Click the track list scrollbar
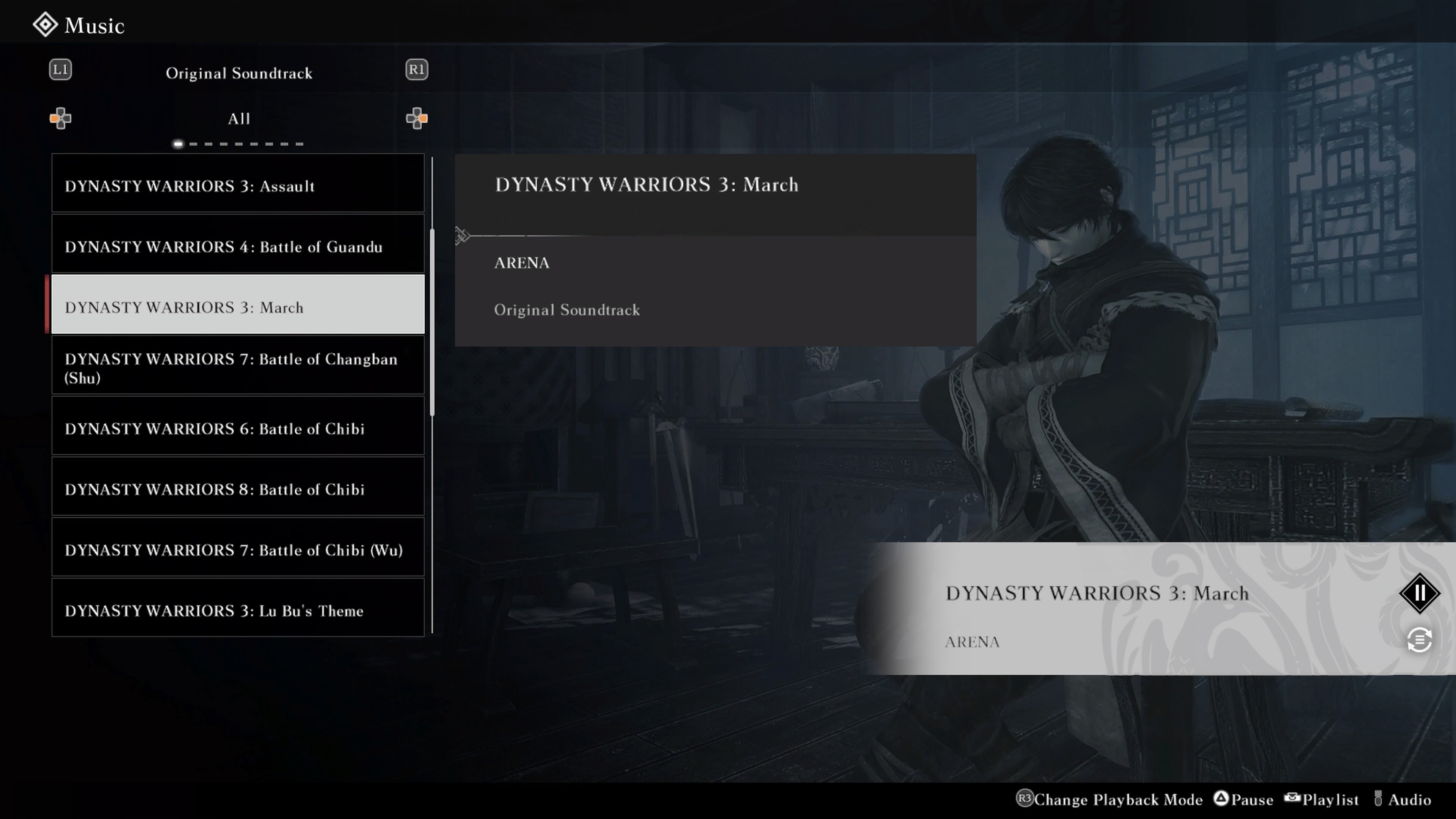The height and width of the screenshot is (819, 1456). [x=432, y=322]
